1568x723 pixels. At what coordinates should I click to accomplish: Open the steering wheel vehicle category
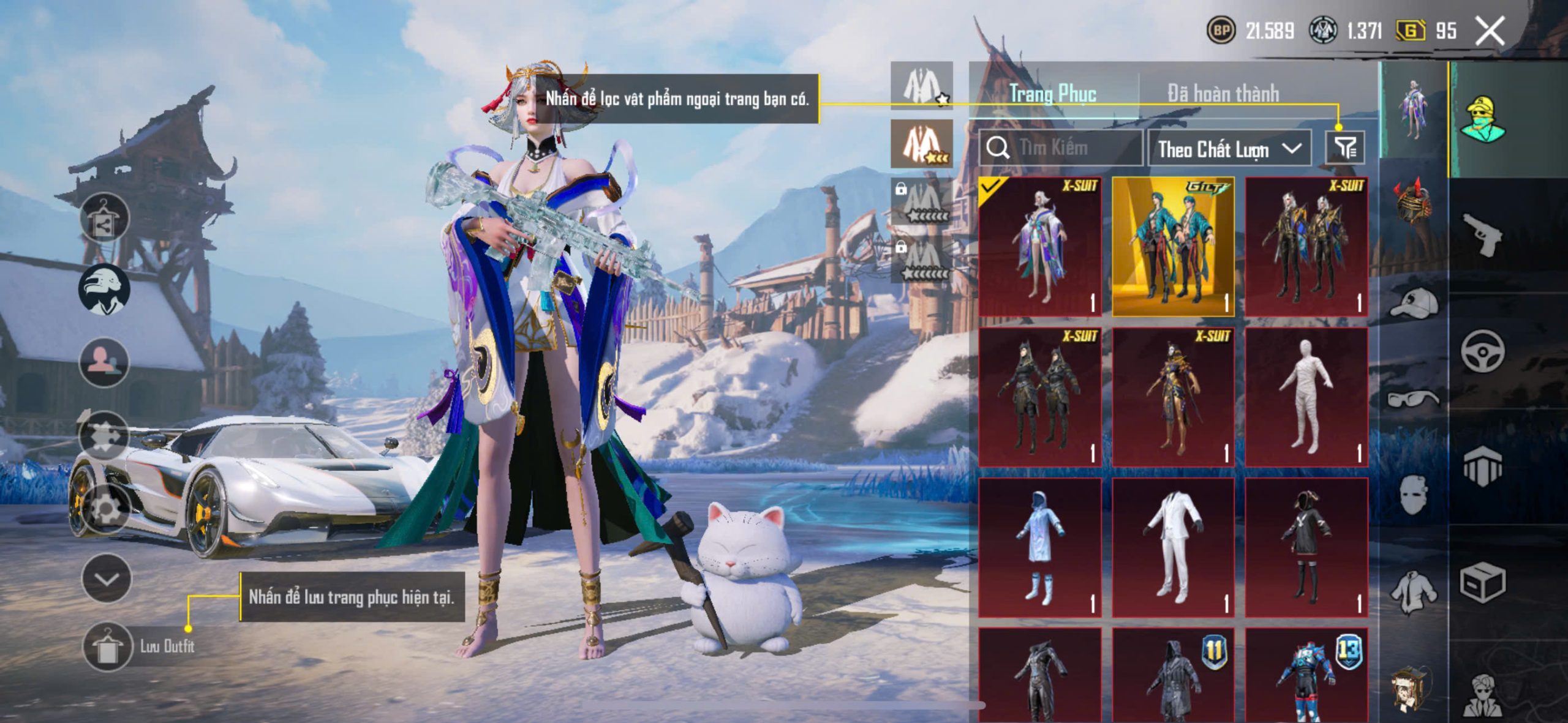(x=1482, y=351)
